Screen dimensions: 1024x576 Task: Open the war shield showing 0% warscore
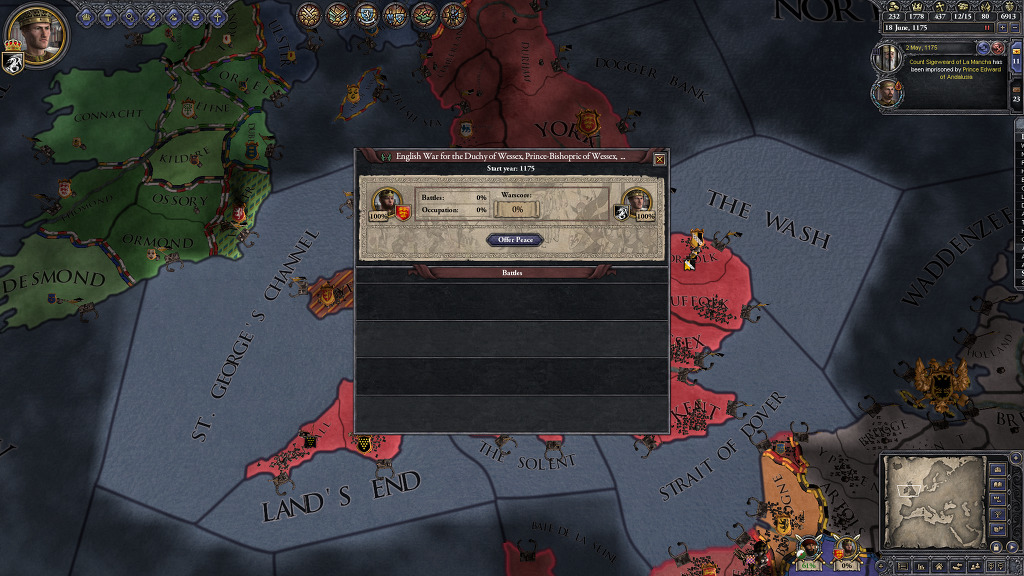847,548
